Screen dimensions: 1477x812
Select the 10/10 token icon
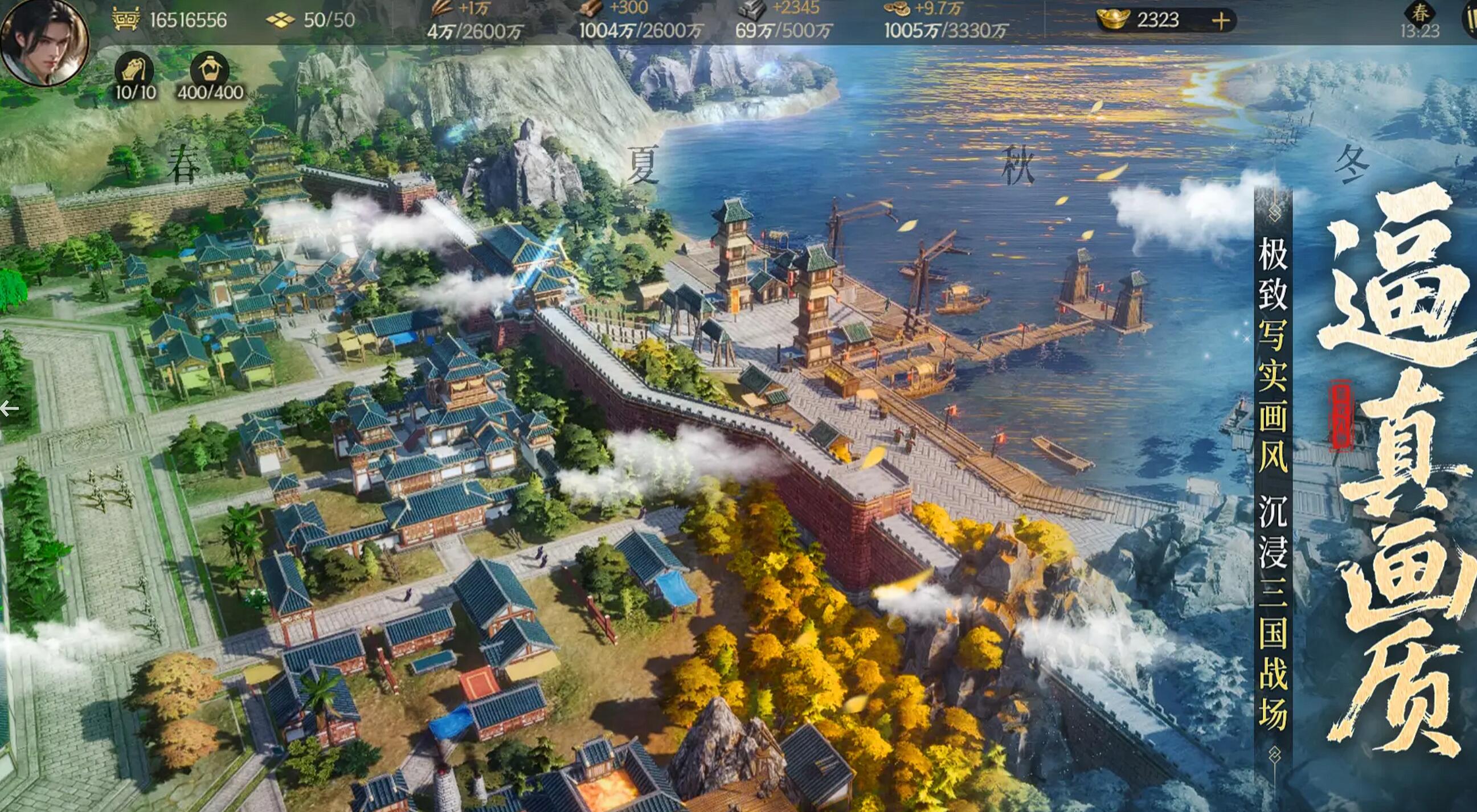pos(135,70)
